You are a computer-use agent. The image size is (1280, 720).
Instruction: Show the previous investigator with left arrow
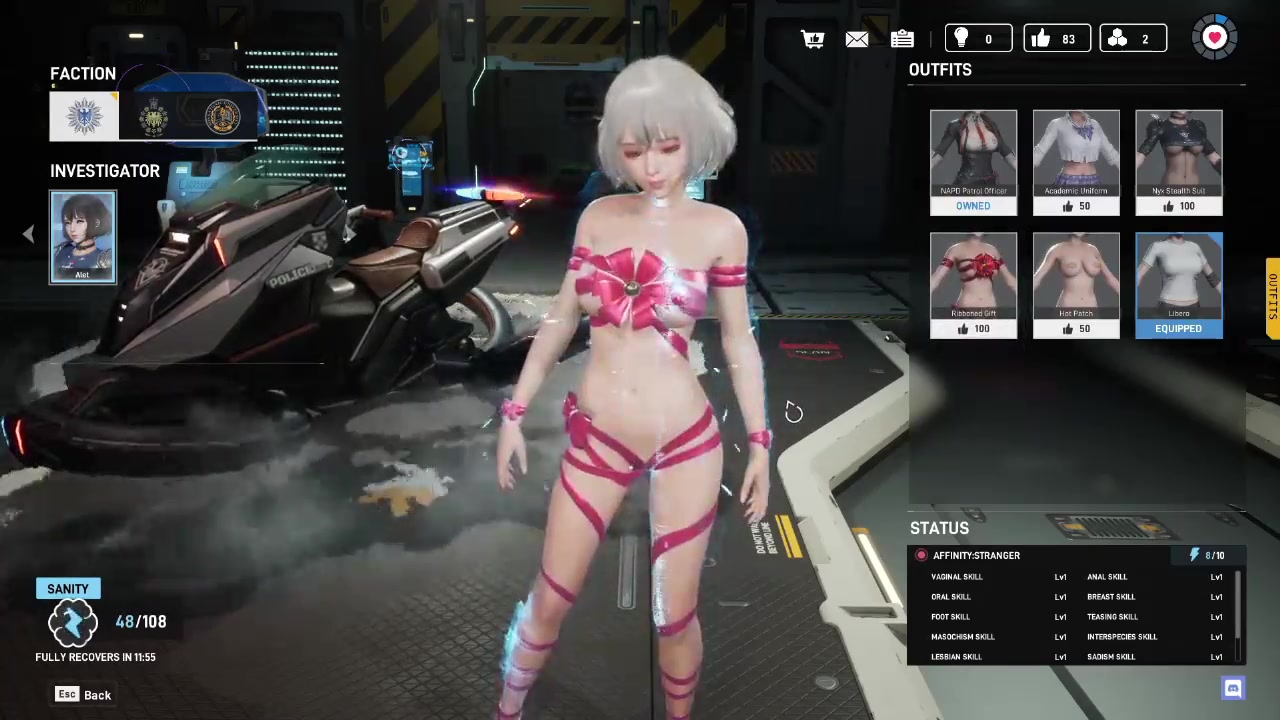(28, 234)
